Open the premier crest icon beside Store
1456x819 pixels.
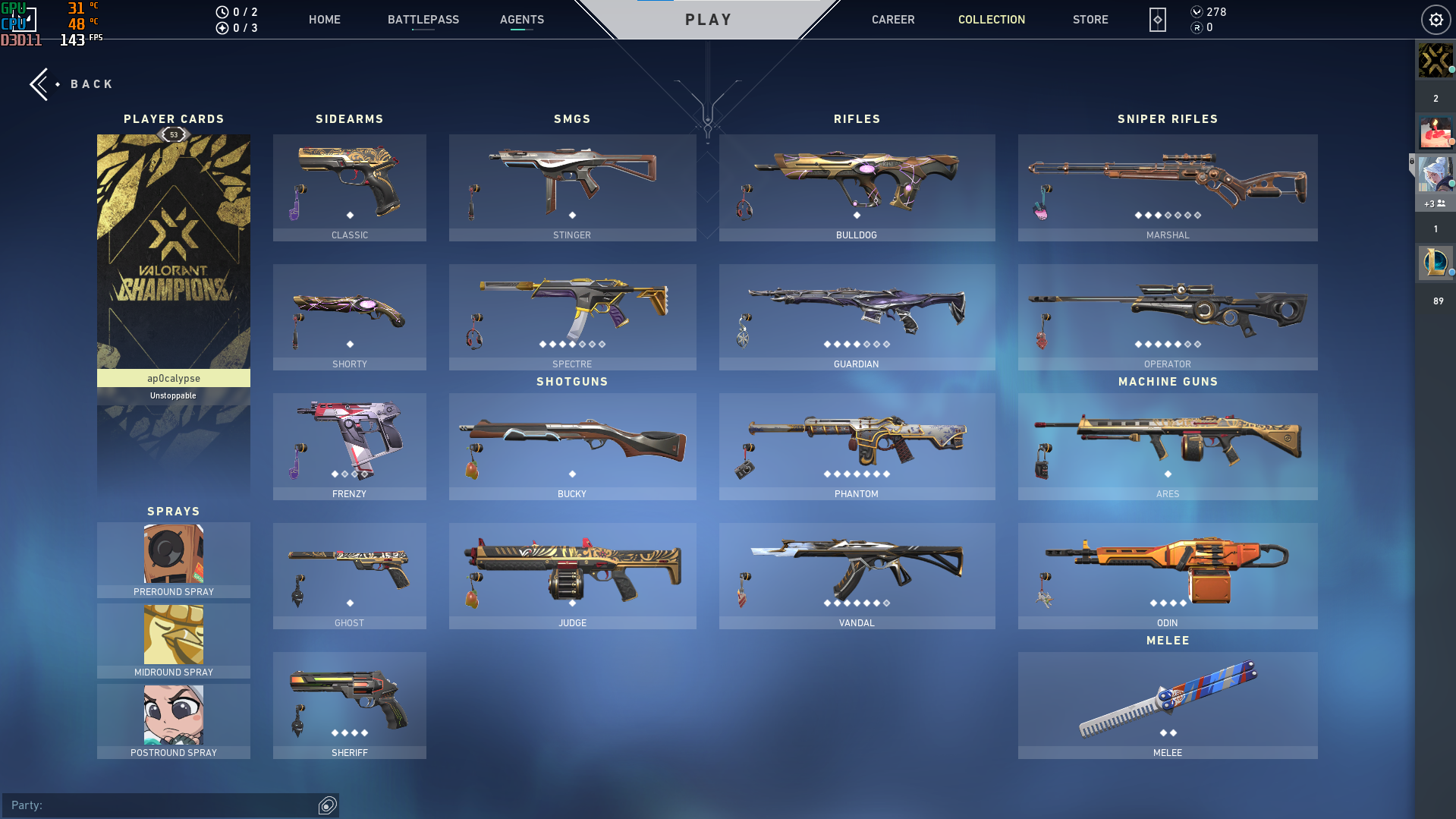click(1156, 20)
